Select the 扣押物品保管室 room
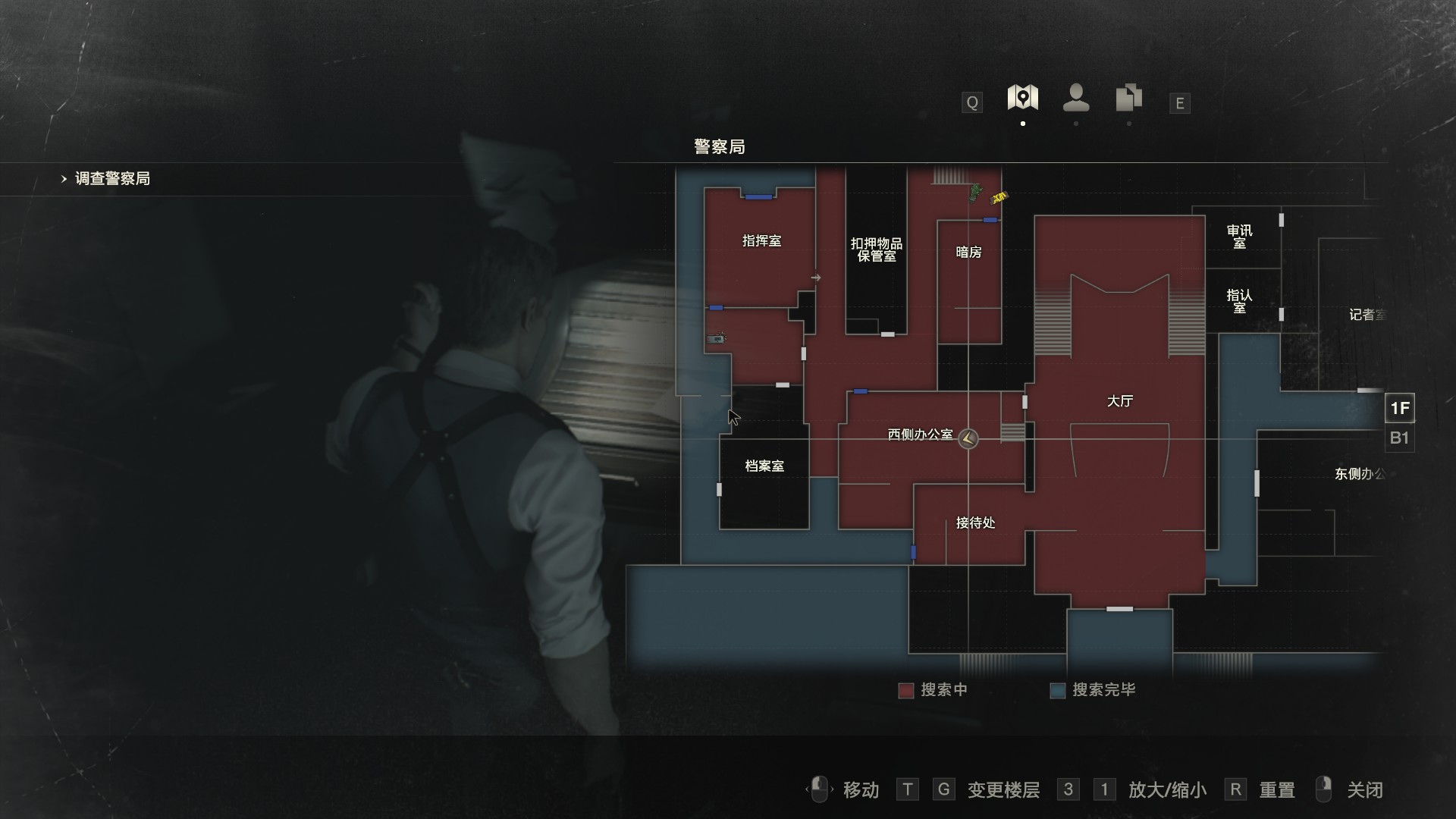The image size is (1456, 819). click(x=876, y=249)
